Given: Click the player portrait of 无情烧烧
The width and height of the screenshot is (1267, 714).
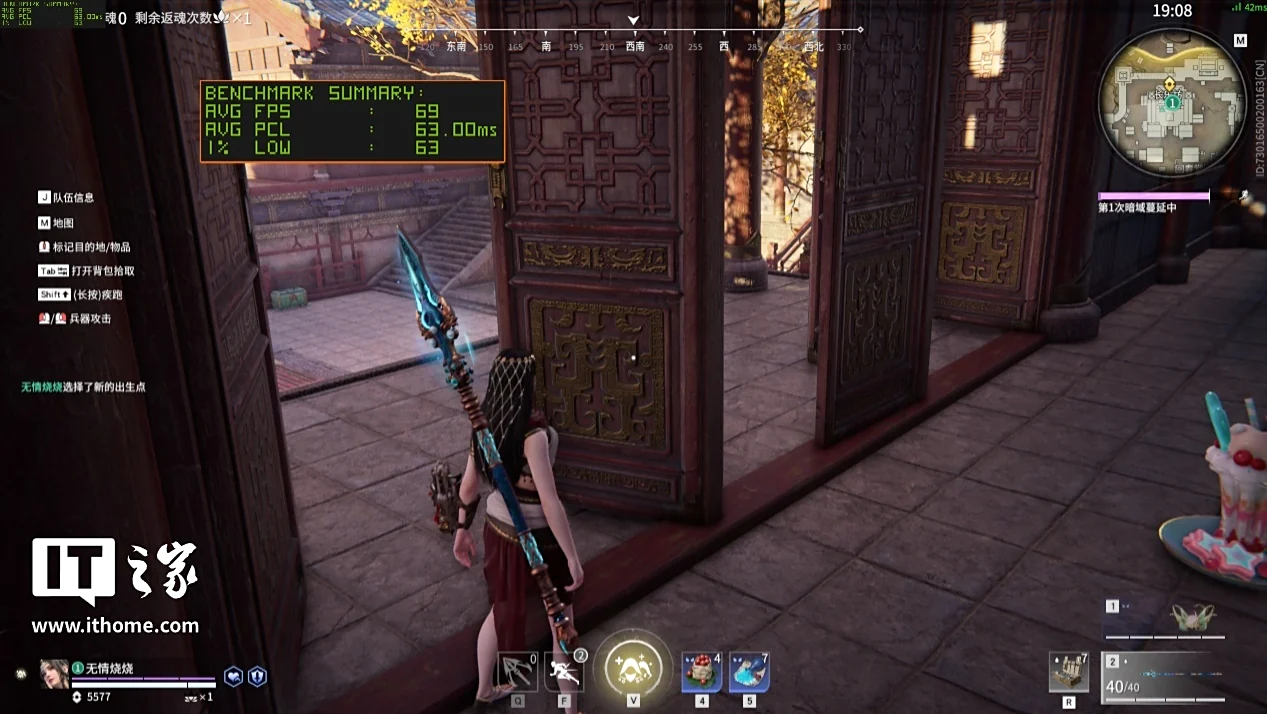Looking at the screenshot, I should point(54,674).
